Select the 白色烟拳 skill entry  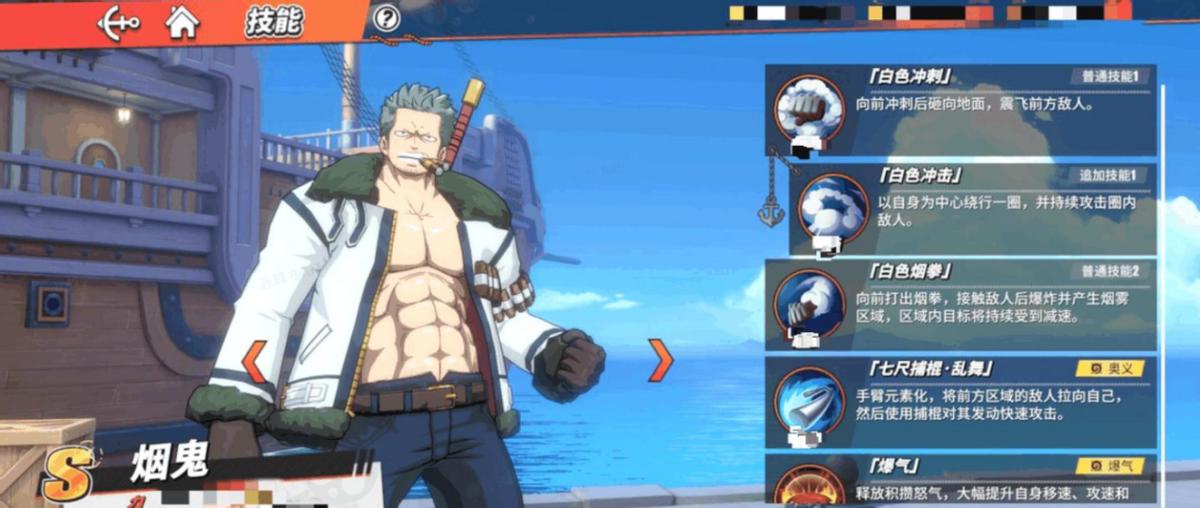(x=961, y=304)
